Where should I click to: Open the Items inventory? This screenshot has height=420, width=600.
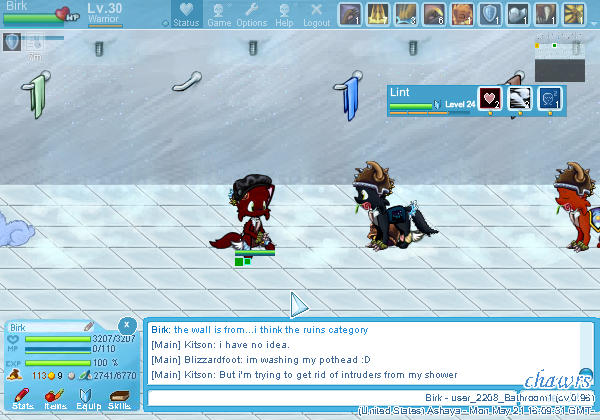pos(55,398)
